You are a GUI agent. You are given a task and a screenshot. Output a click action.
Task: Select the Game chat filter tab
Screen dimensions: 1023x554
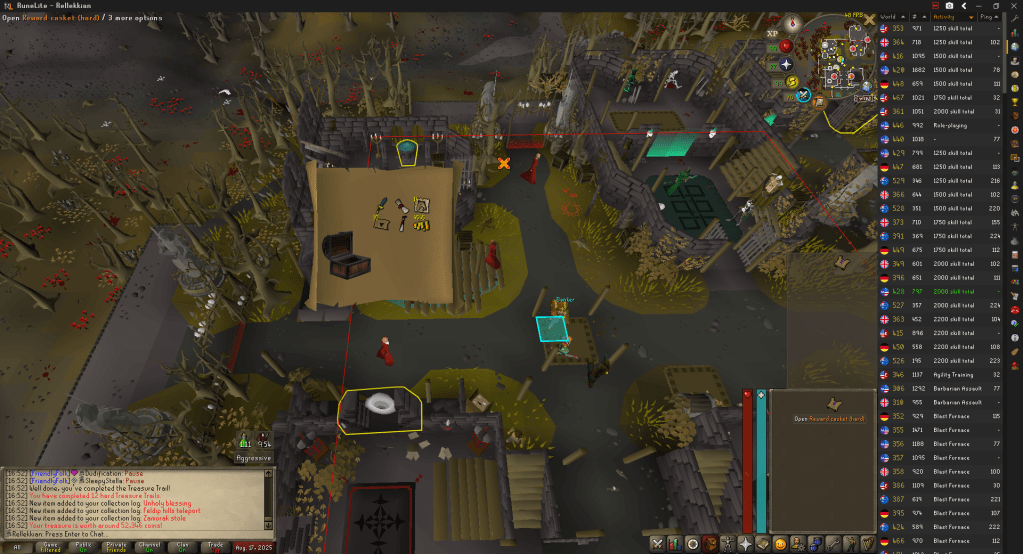tap(50, 546)
